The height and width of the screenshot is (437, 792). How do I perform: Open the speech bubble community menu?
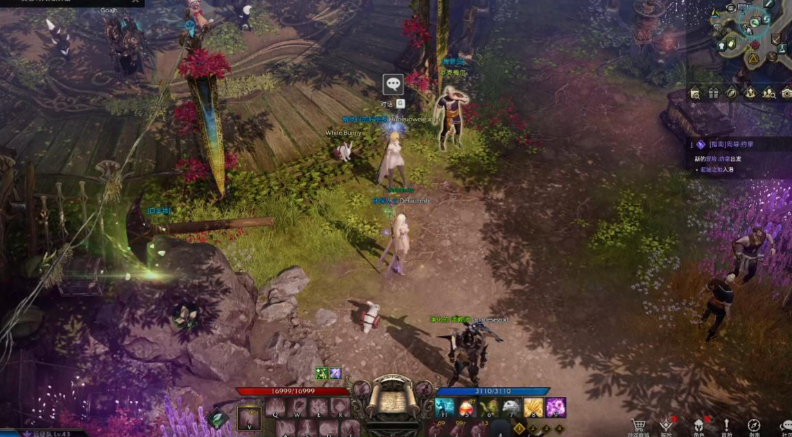point(781,425)
